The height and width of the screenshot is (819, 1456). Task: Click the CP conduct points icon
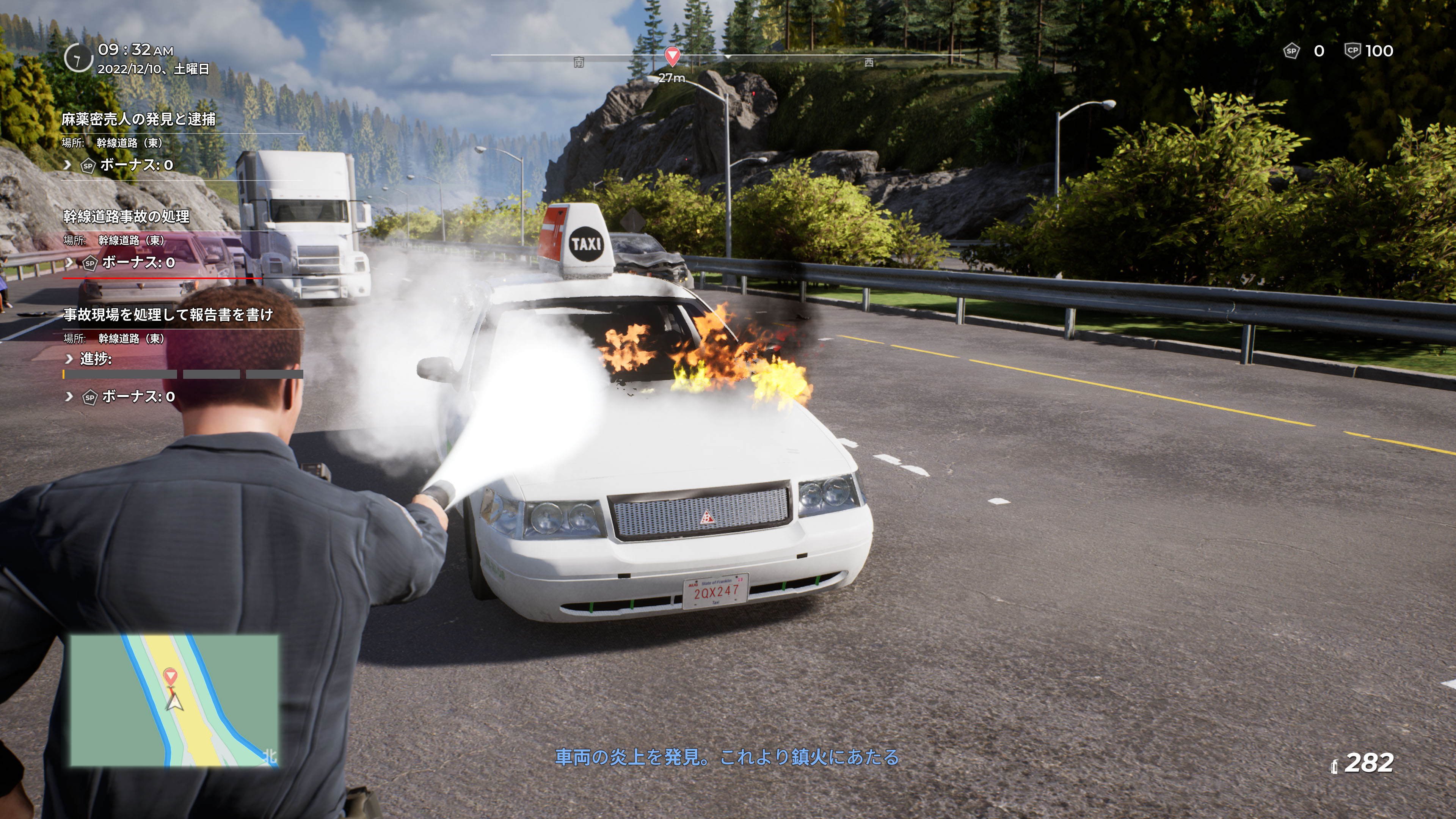tap(1352, 51)
